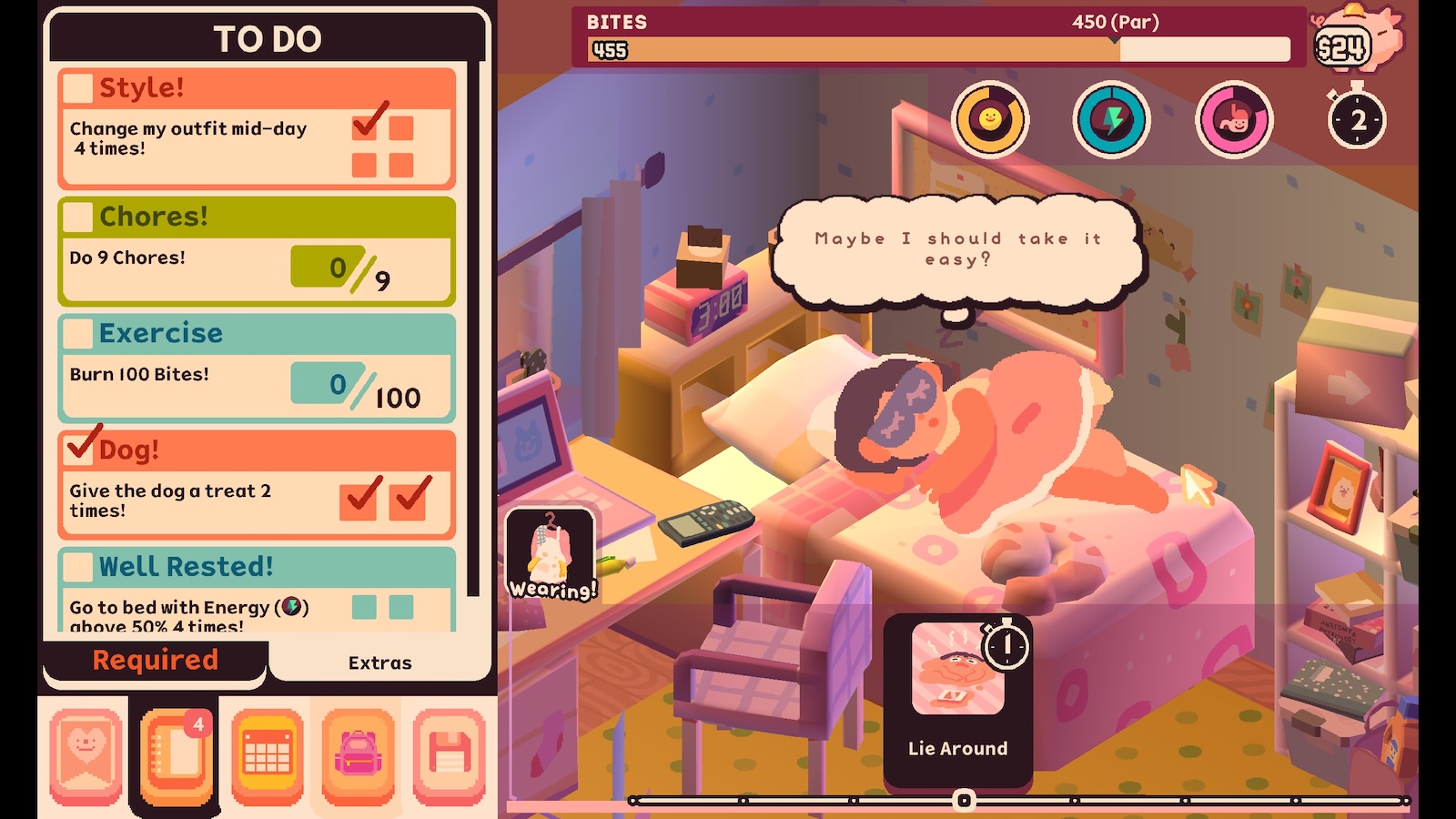Click the stopwatch time counter icon
This screenshot has width=1456, height=819.
(x=1356, y=118)
